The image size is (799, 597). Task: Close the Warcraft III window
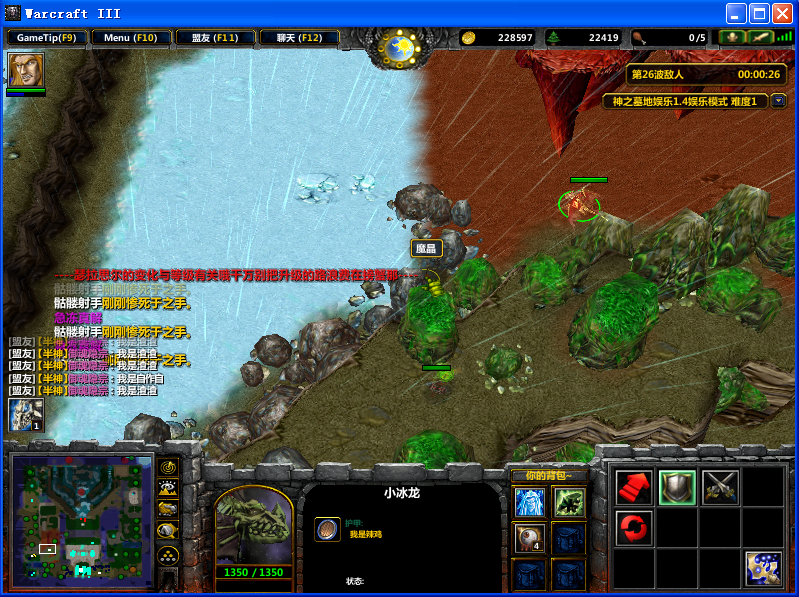click(782, 13)
